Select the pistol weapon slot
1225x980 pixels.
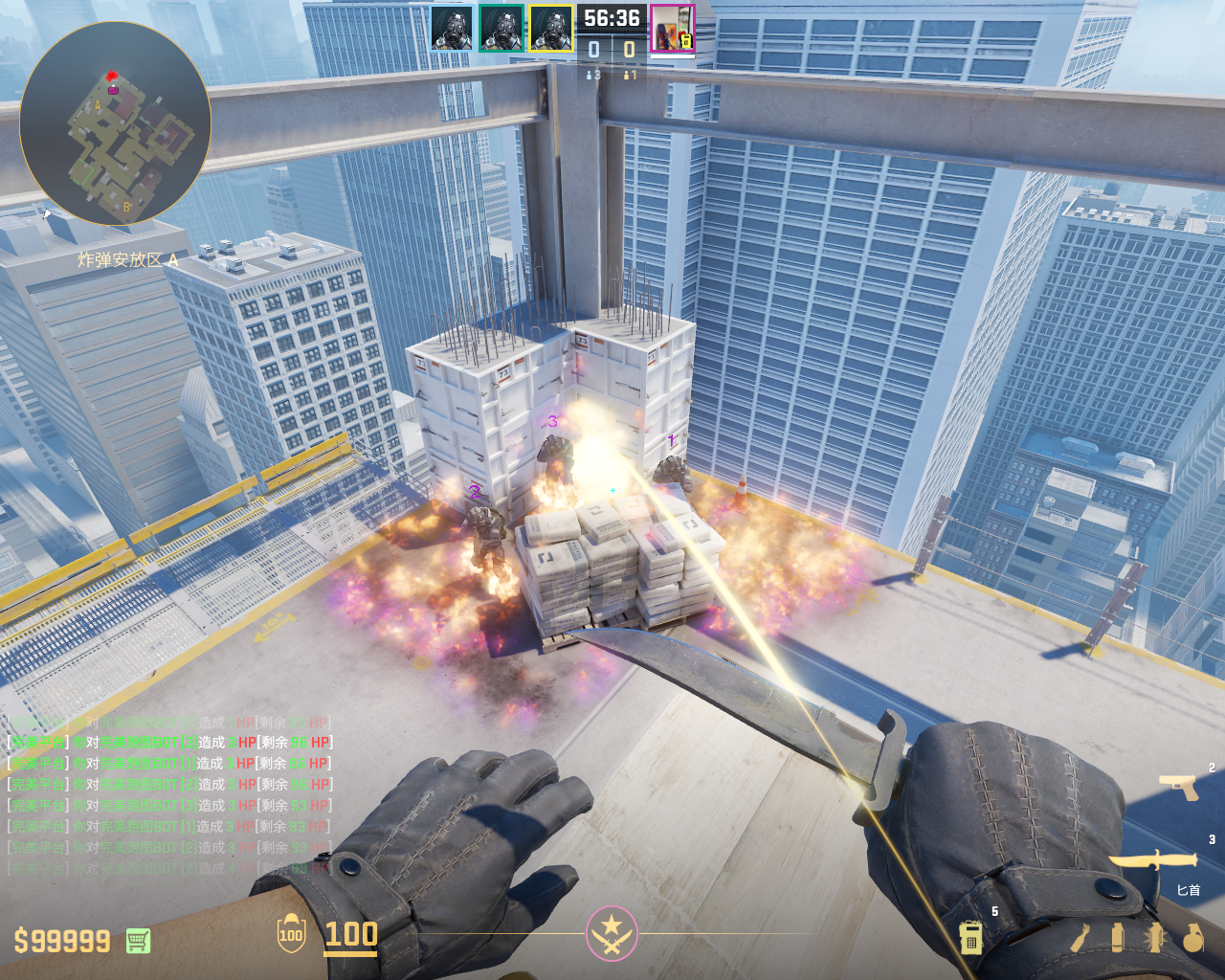tap(1179, 786)
